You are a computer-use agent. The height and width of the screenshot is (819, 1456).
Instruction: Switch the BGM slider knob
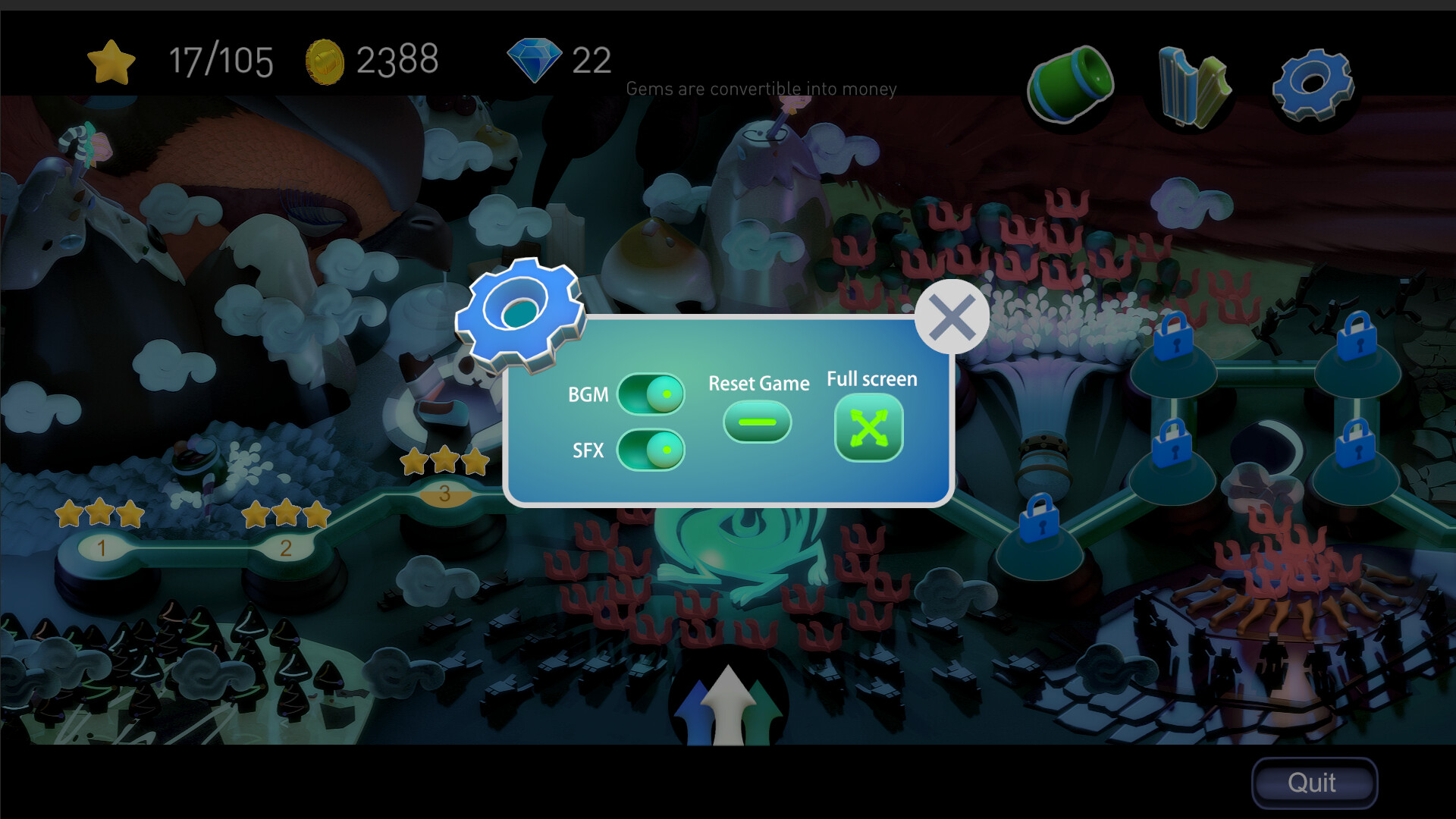pyautogui.click(x=666, y=394)
